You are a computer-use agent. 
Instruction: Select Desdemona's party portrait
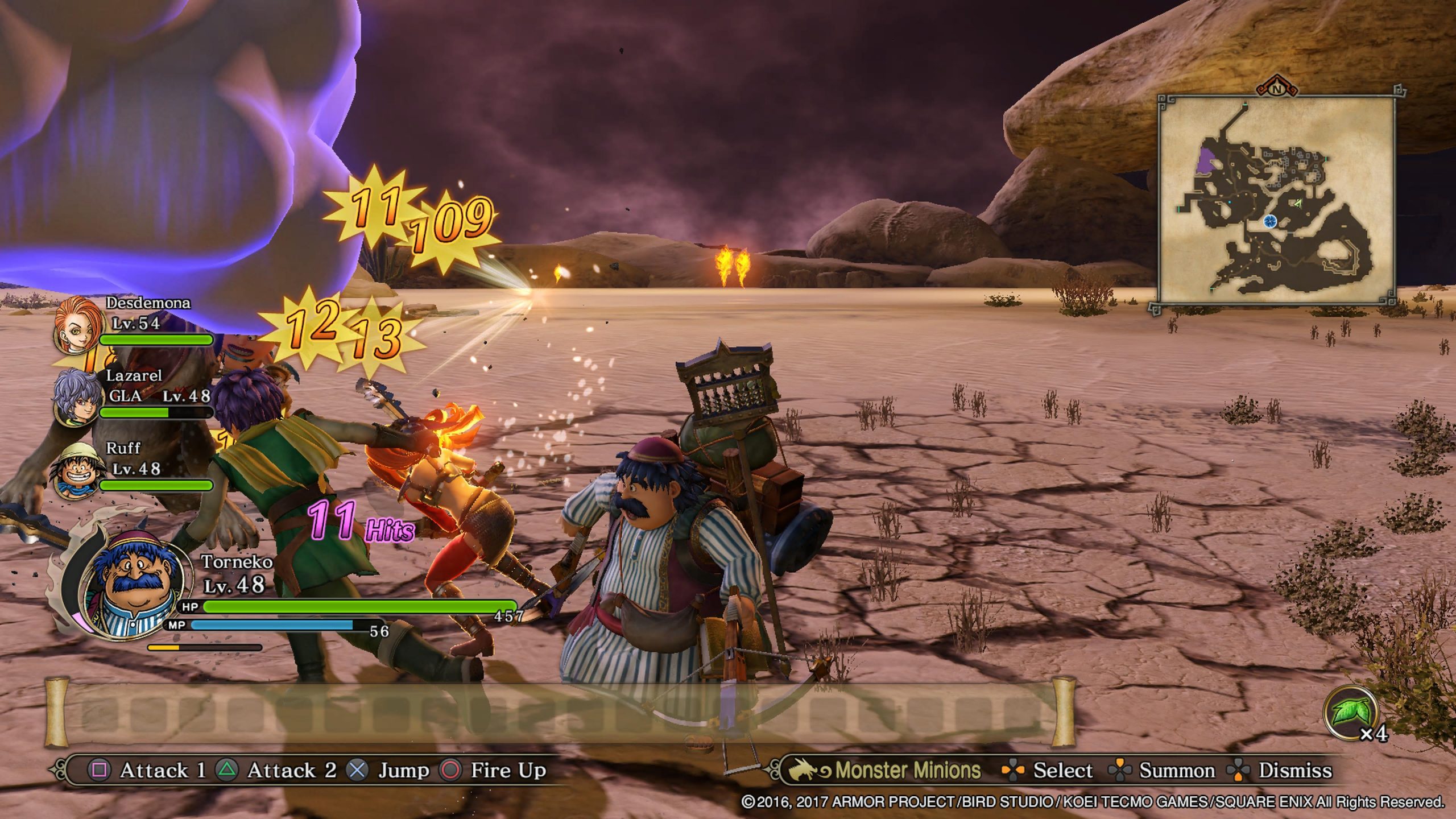pos(76,325)
